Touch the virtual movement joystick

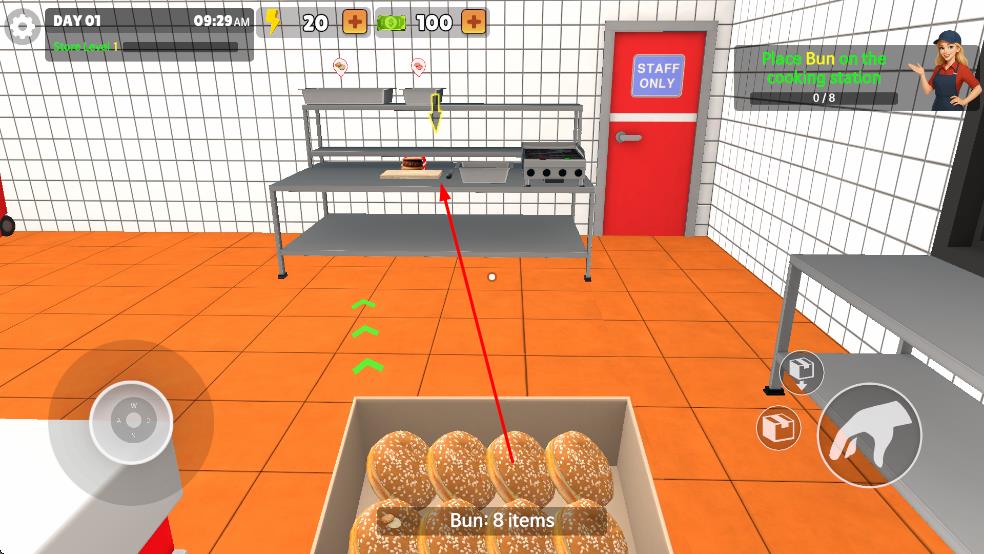tap(131, 421)
